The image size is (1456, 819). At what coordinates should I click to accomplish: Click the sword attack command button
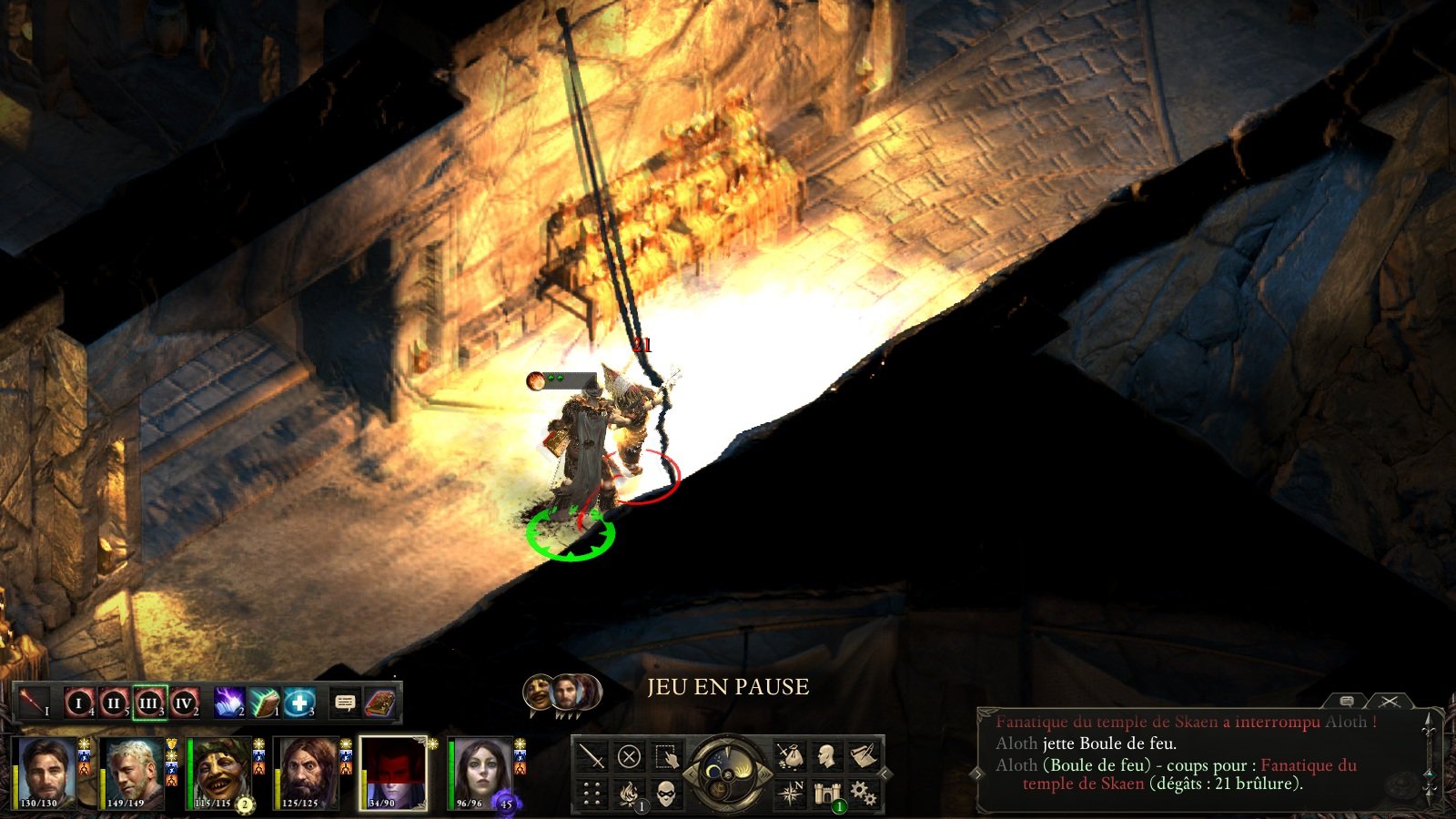tap(592, 756)
